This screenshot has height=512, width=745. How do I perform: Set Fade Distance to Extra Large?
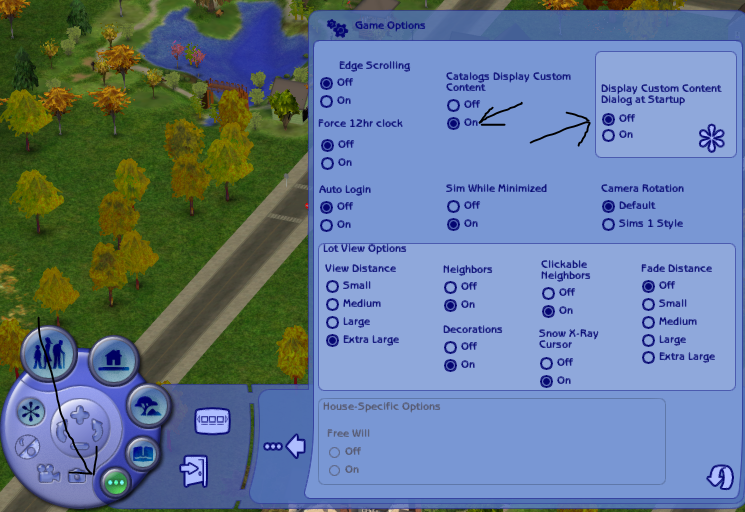(x=648, y=357)
